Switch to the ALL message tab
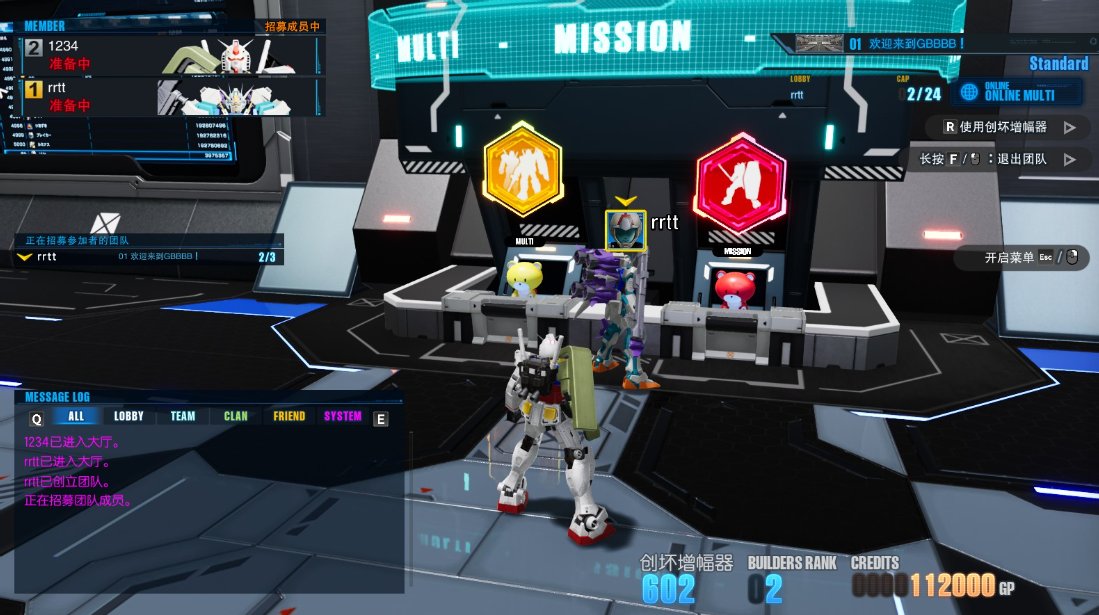The width and height of the screenshot is (1099, 615). [x=76, y=417]
